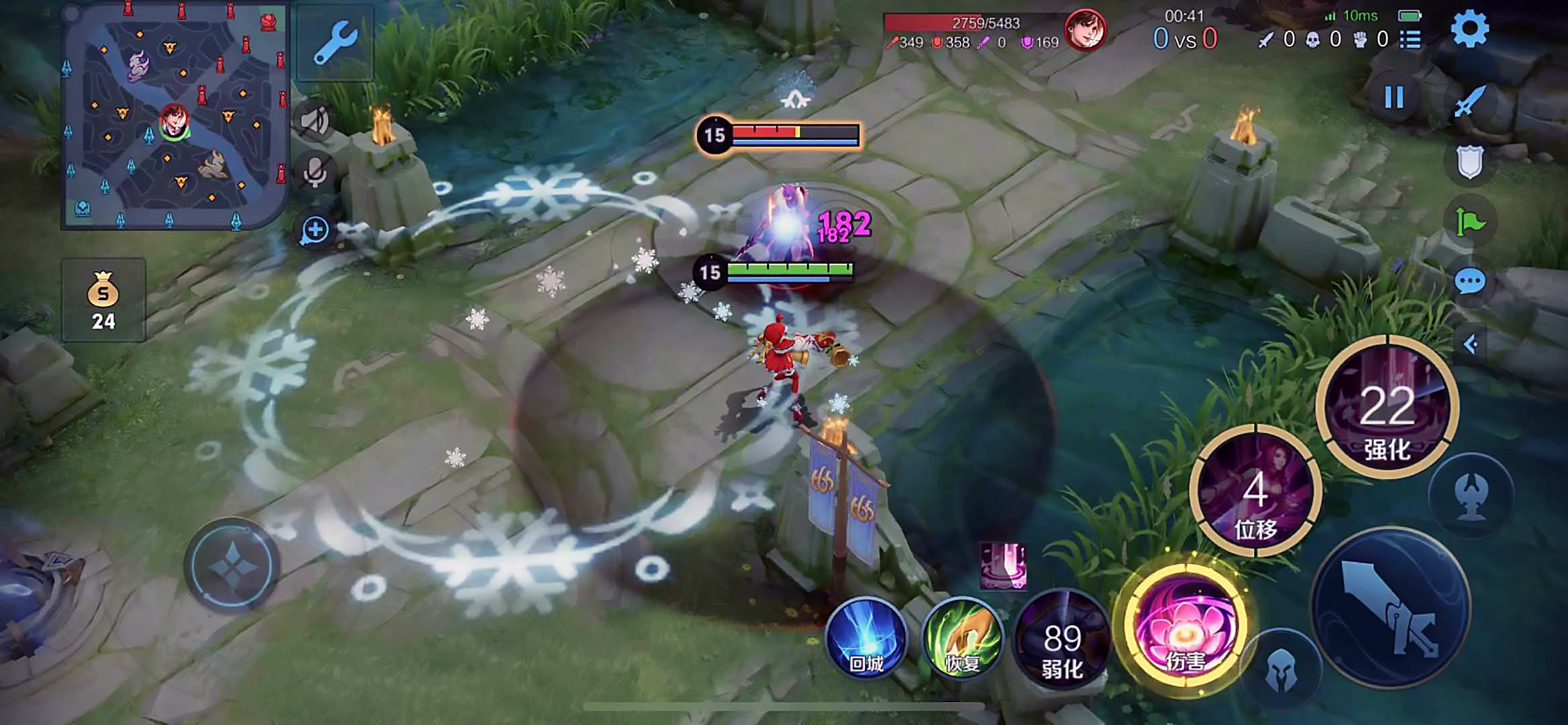This screenshot has height=725, width=1568.
Task: Use the 回城 recall ability
Action: click(x=866, y=637)
